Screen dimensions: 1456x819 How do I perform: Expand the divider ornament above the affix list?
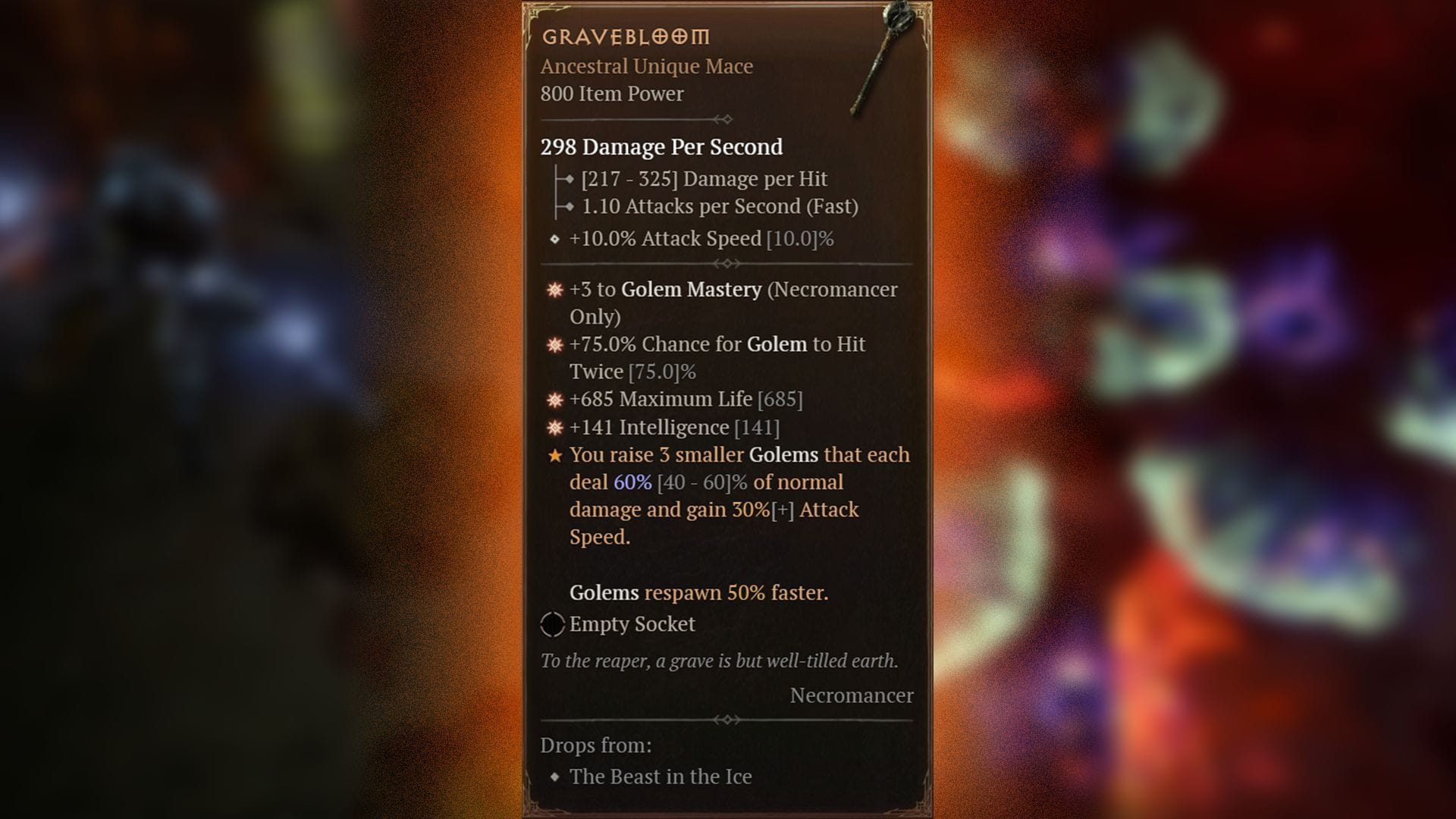[x=726, y=263]
